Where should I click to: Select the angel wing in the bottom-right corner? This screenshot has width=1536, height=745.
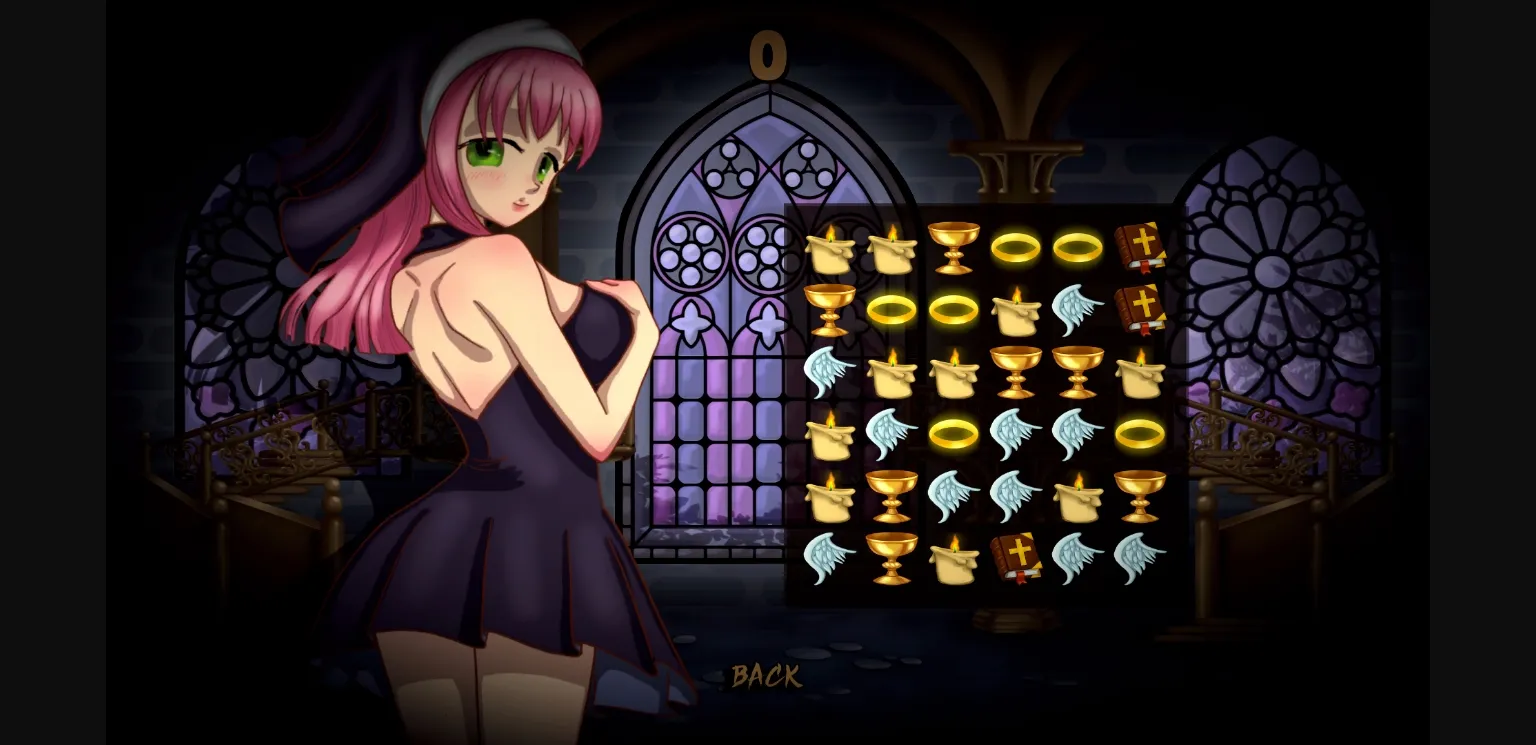[x=1142, y=556]
